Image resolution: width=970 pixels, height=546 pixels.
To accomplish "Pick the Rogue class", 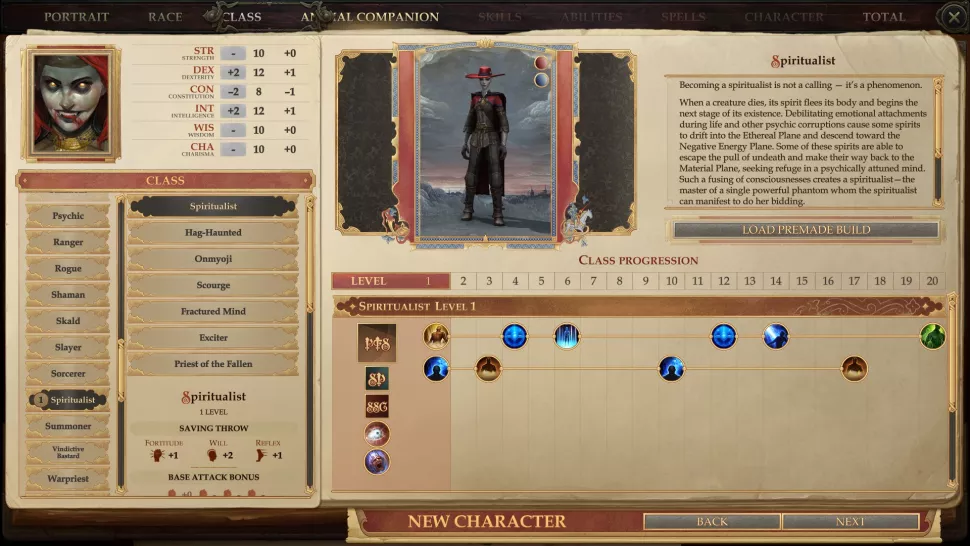I will (68, 268).
